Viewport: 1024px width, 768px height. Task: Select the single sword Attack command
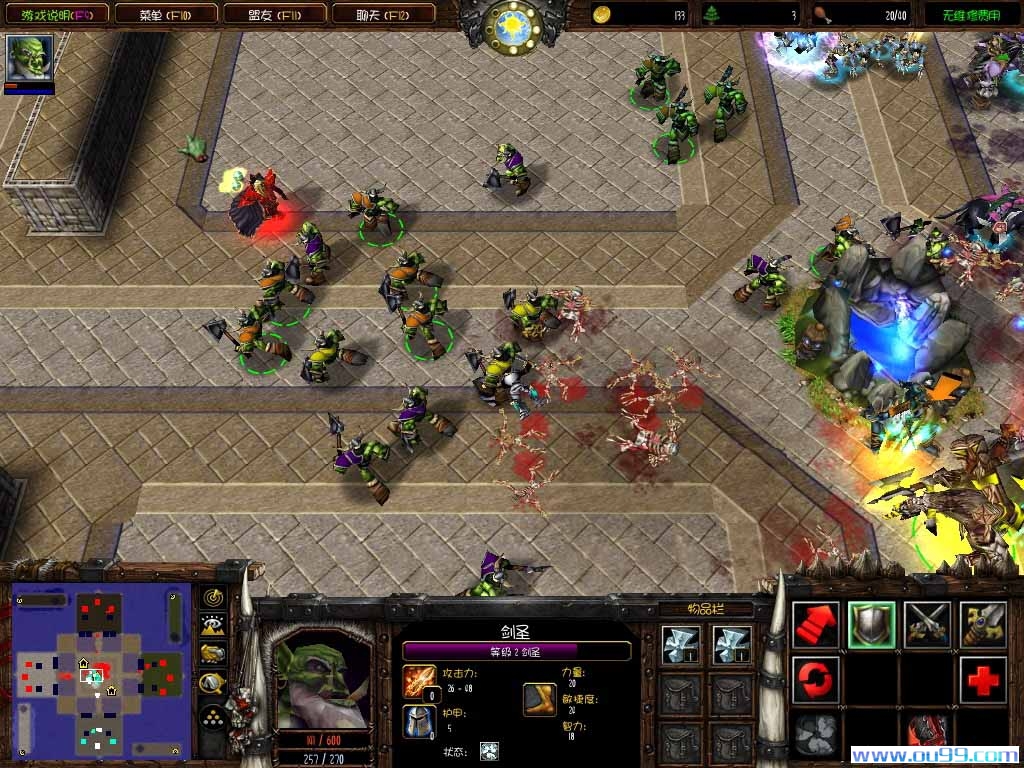point(982,625)
